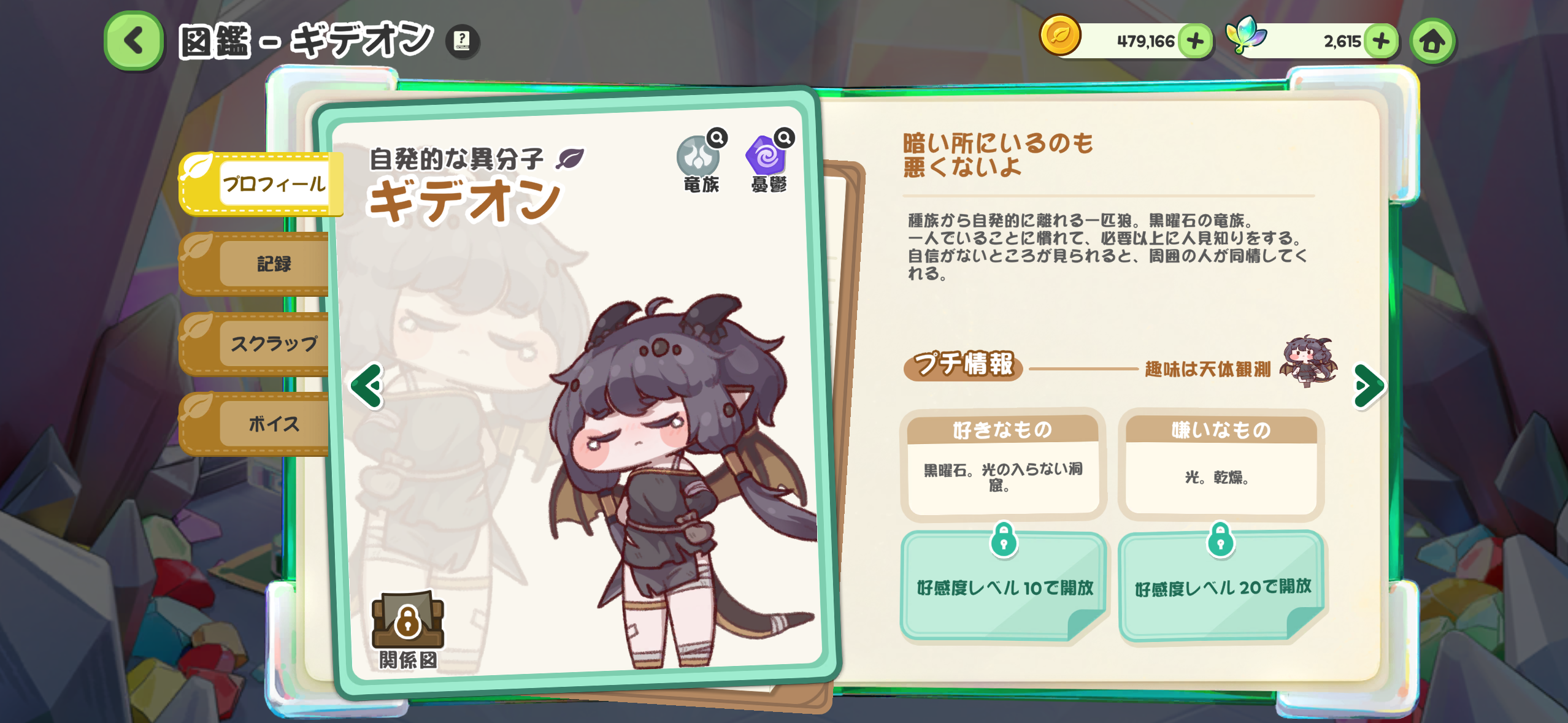This screenshot has height=723, width=1568.
Task: Inspect the 竜族 race icon
Action: tap(700, 158)
